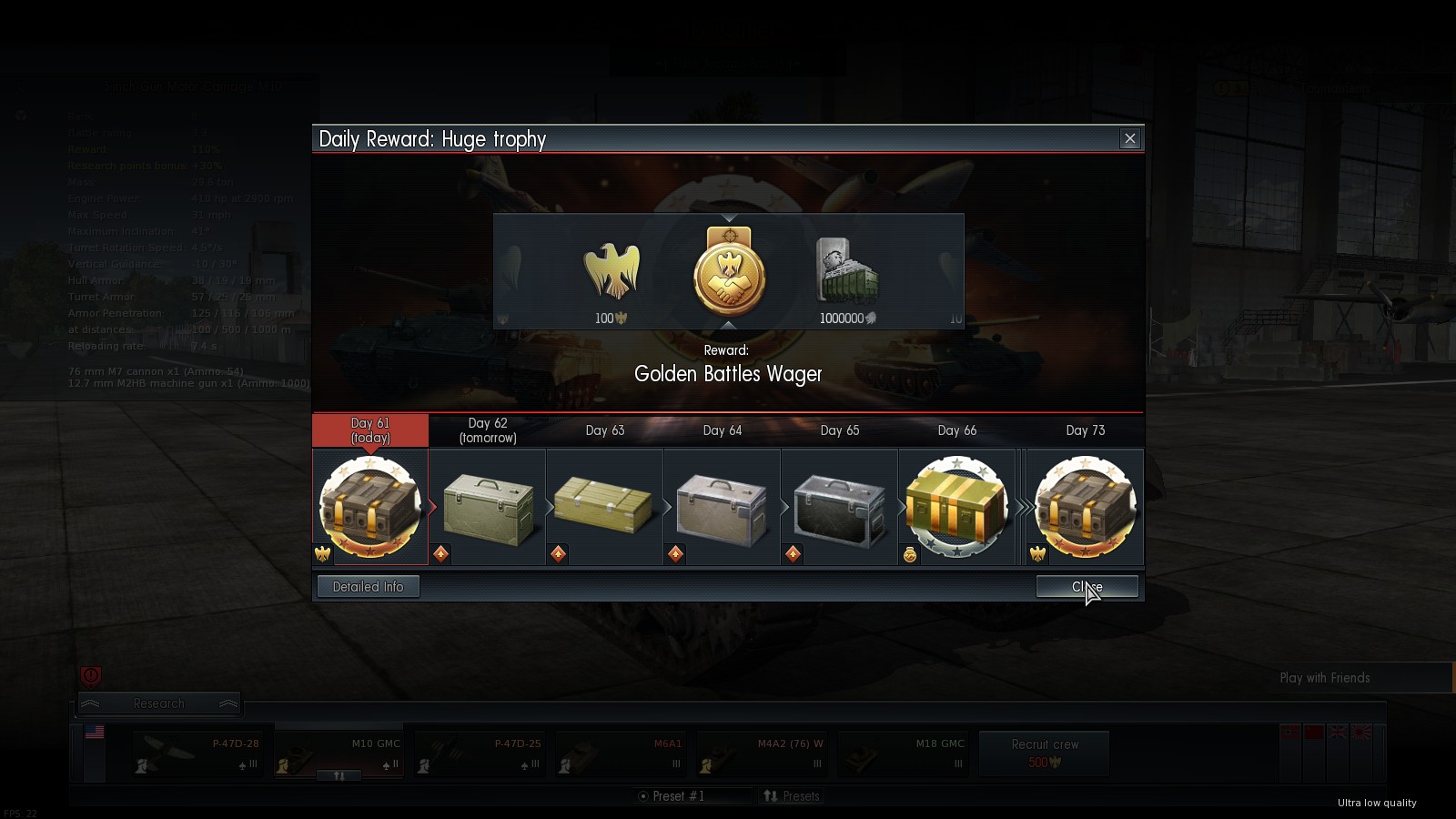Select the Day 73 trophy crate
Image resolution: width=1456 pixels, height=819 pixels.
coord(1086,507)
